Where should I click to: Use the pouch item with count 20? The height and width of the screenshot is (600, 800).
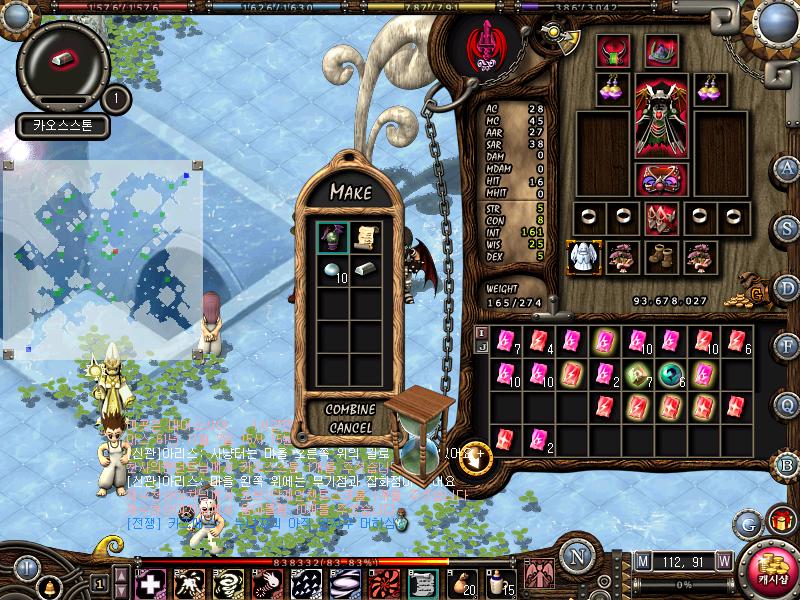462,582
